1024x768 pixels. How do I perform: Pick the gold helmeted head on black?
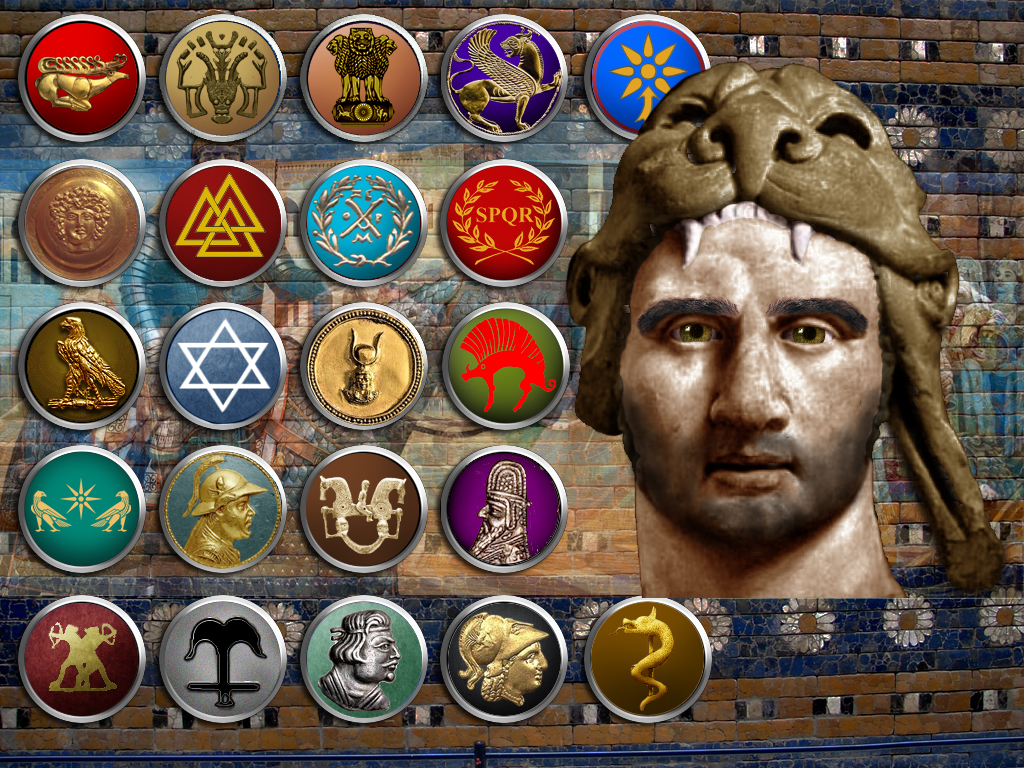coord(505,659)
